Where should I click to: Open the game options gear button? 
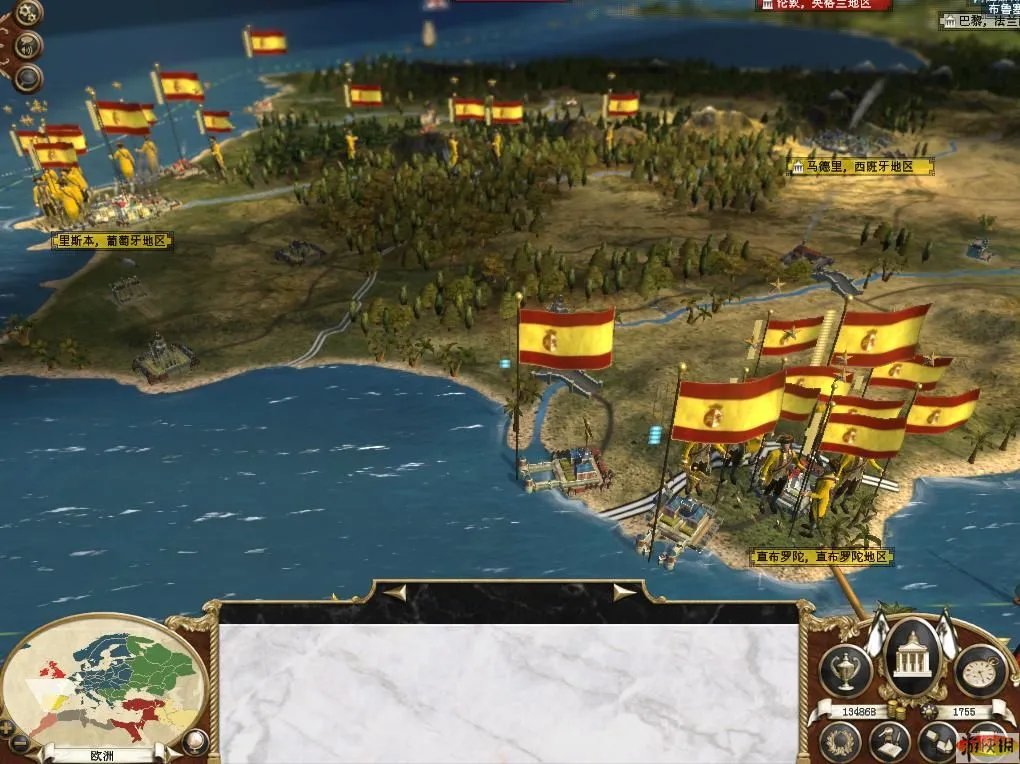pyautogui.click(x=29, y=13)
